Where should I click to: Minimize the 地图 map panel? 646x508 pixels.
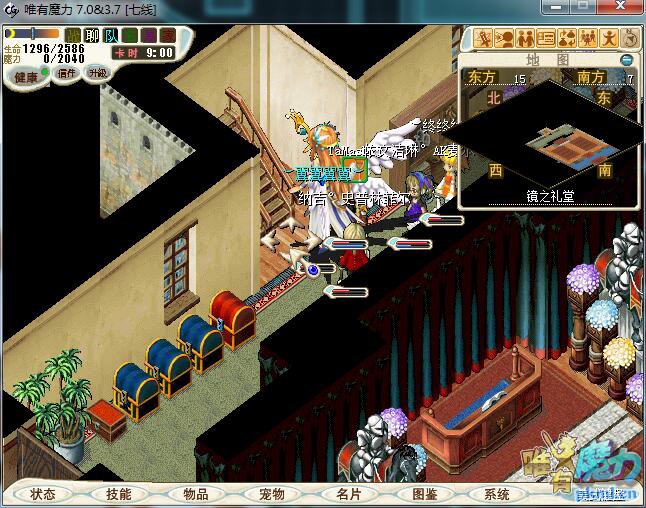pos(627,59)
